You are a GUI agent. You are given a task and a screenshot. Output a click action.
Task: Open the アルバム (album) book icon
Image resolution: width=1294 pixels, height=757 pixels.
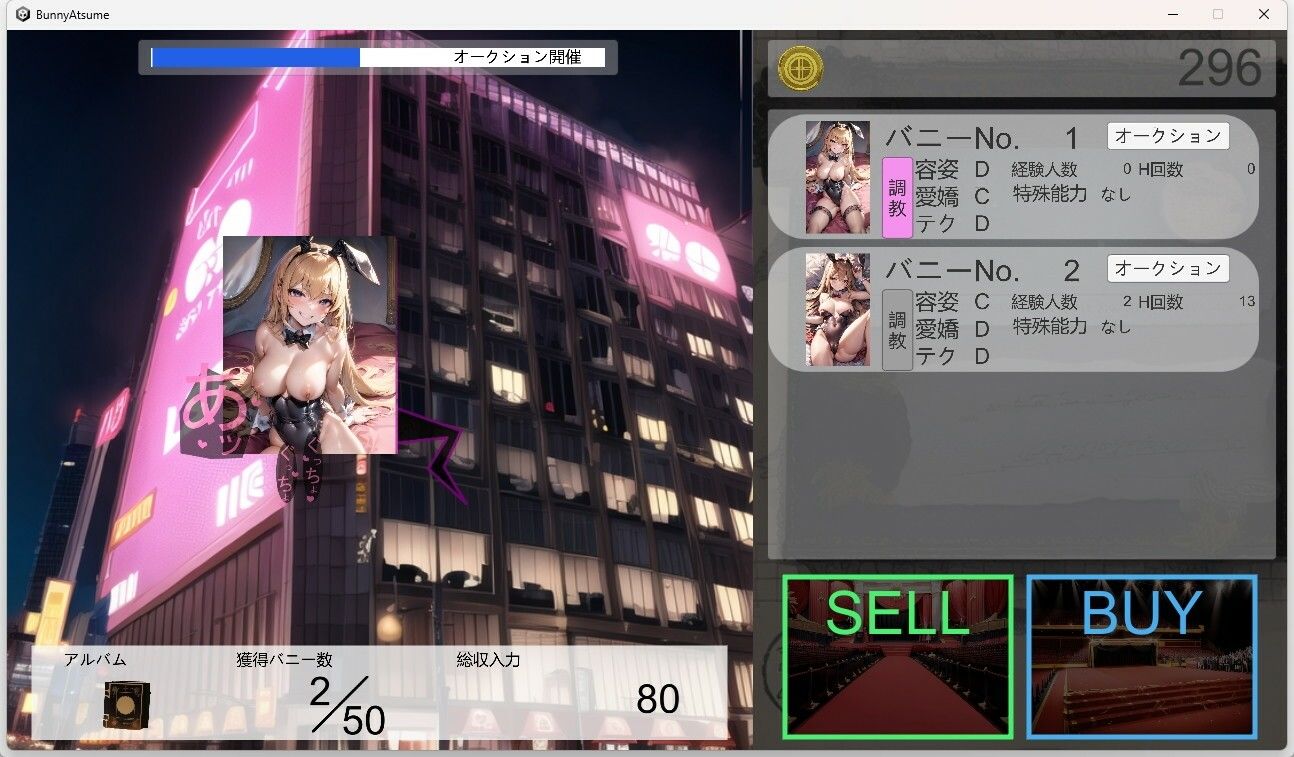pyautogui.click(x=125, y=704)
